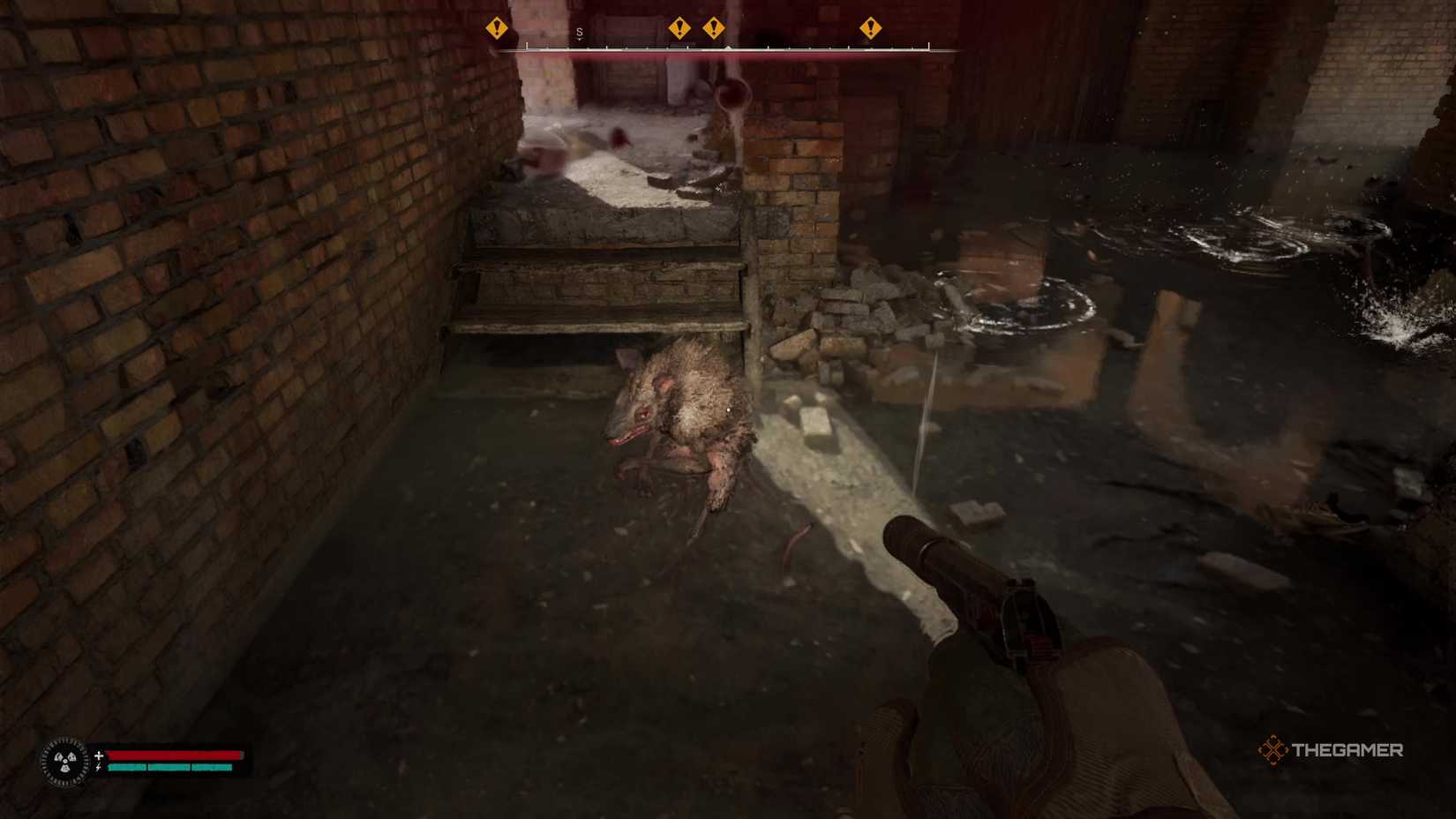Click the paired warning markers near compass center
The image size is (1456, 819).
click(x=697, y=28)
